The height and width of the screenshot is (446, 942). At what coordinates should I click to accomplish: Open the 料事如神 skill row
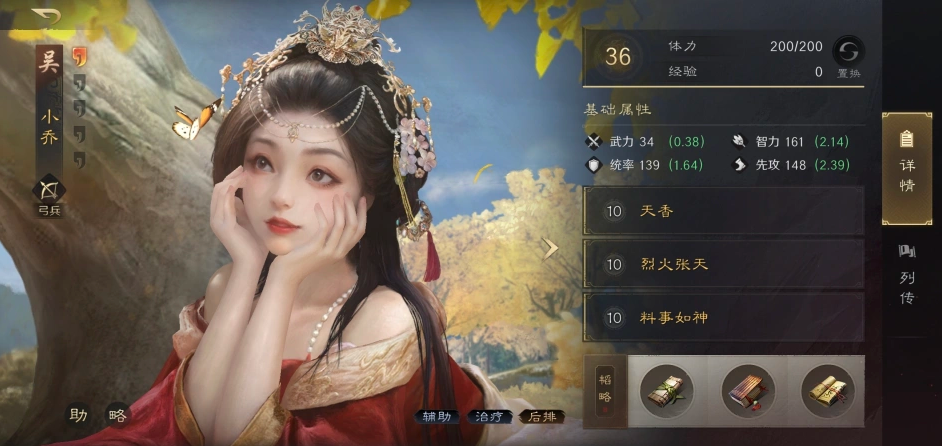[x=723, y=318]
